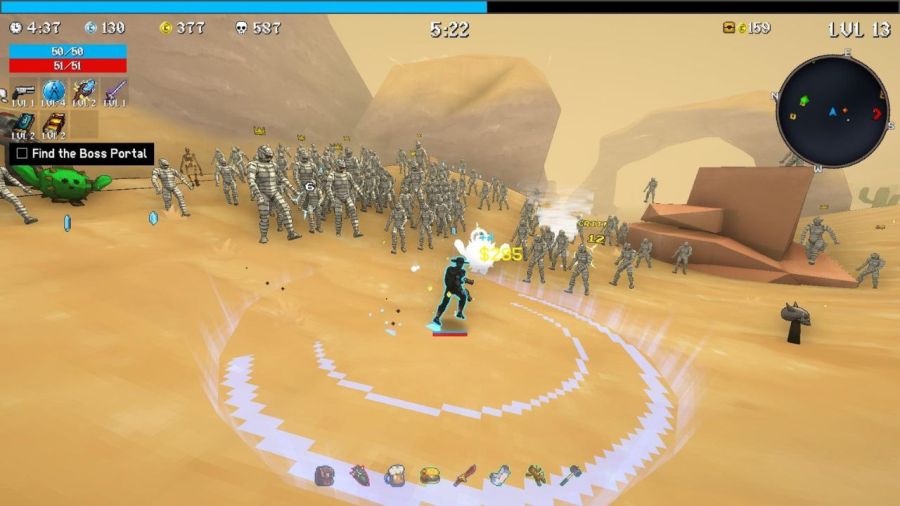Open the teal tome upgrade icon
This screenshot has width=900, height=506.
click(x=24, y=123)
